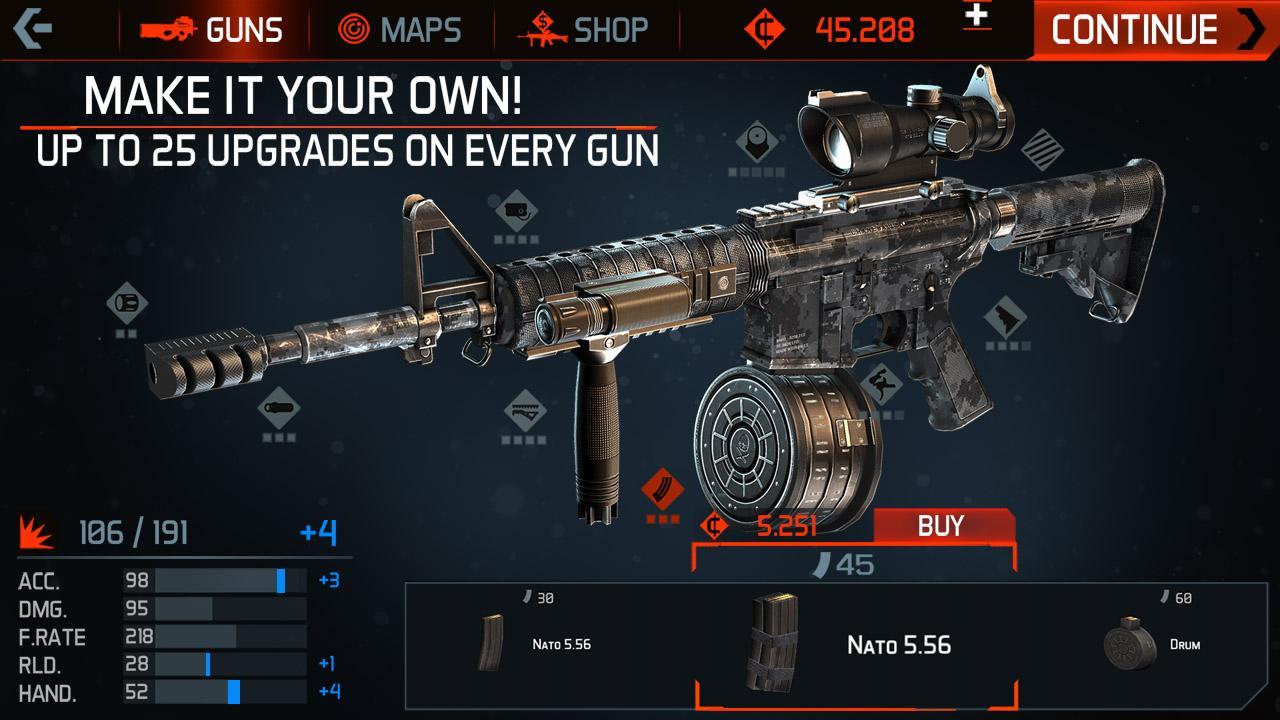Screen dimensions: 1280x720
Task: Open the scope upgrade slot icon
Action: 757,143
